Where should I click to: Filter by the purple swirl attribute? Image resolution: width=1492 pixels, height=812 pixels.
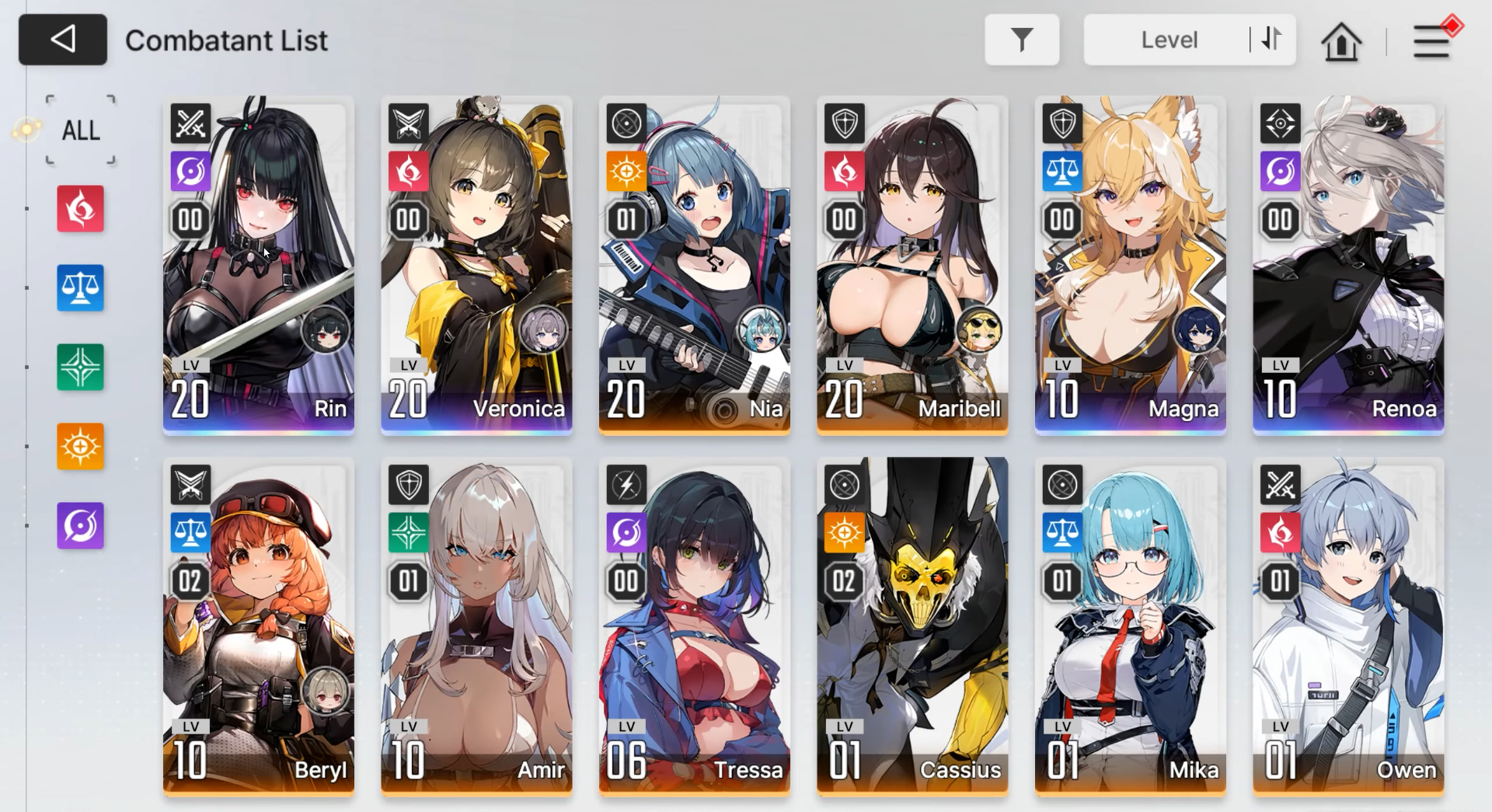click(x=80, y=526)
